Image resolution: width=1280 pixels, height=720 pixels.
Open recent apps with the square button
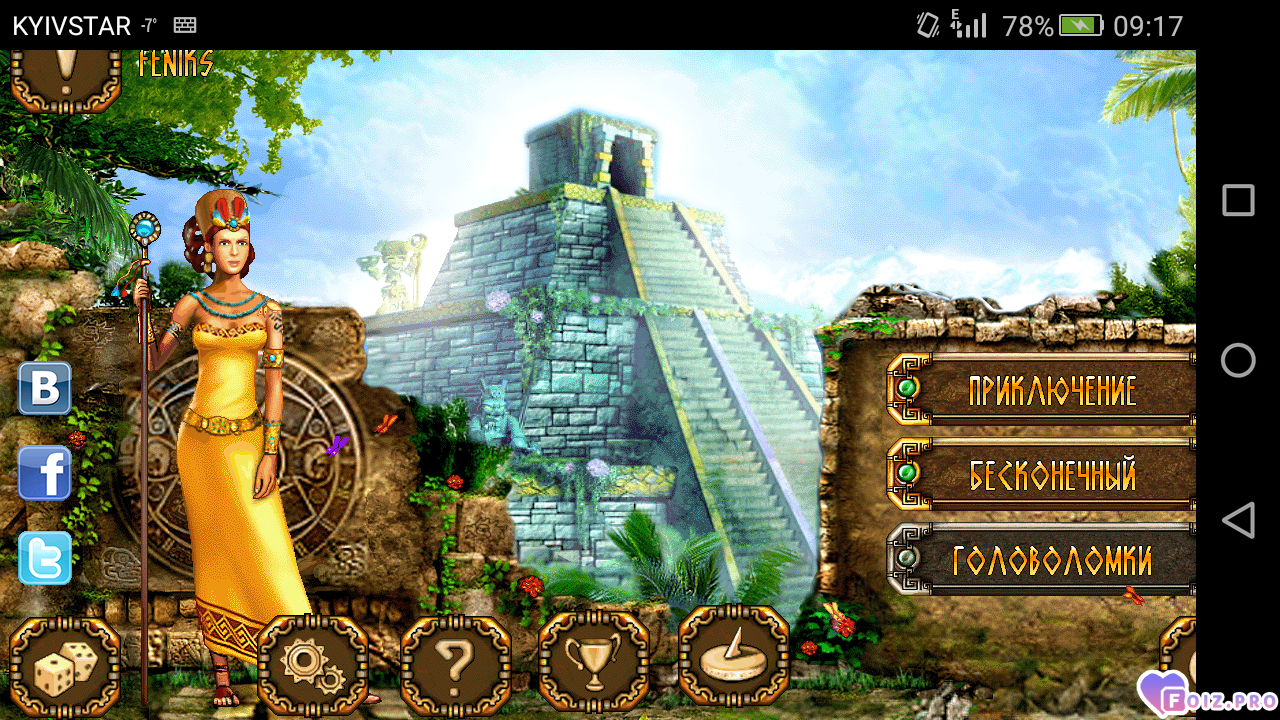pyautogui.click(x=1238, y=200)
